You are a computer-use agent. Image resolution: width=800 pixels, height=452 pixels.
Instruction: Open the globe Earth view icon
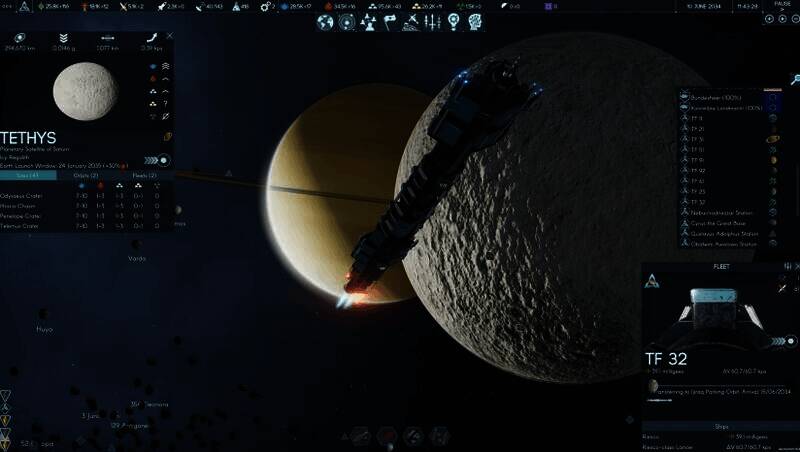[x=325, y=22]
